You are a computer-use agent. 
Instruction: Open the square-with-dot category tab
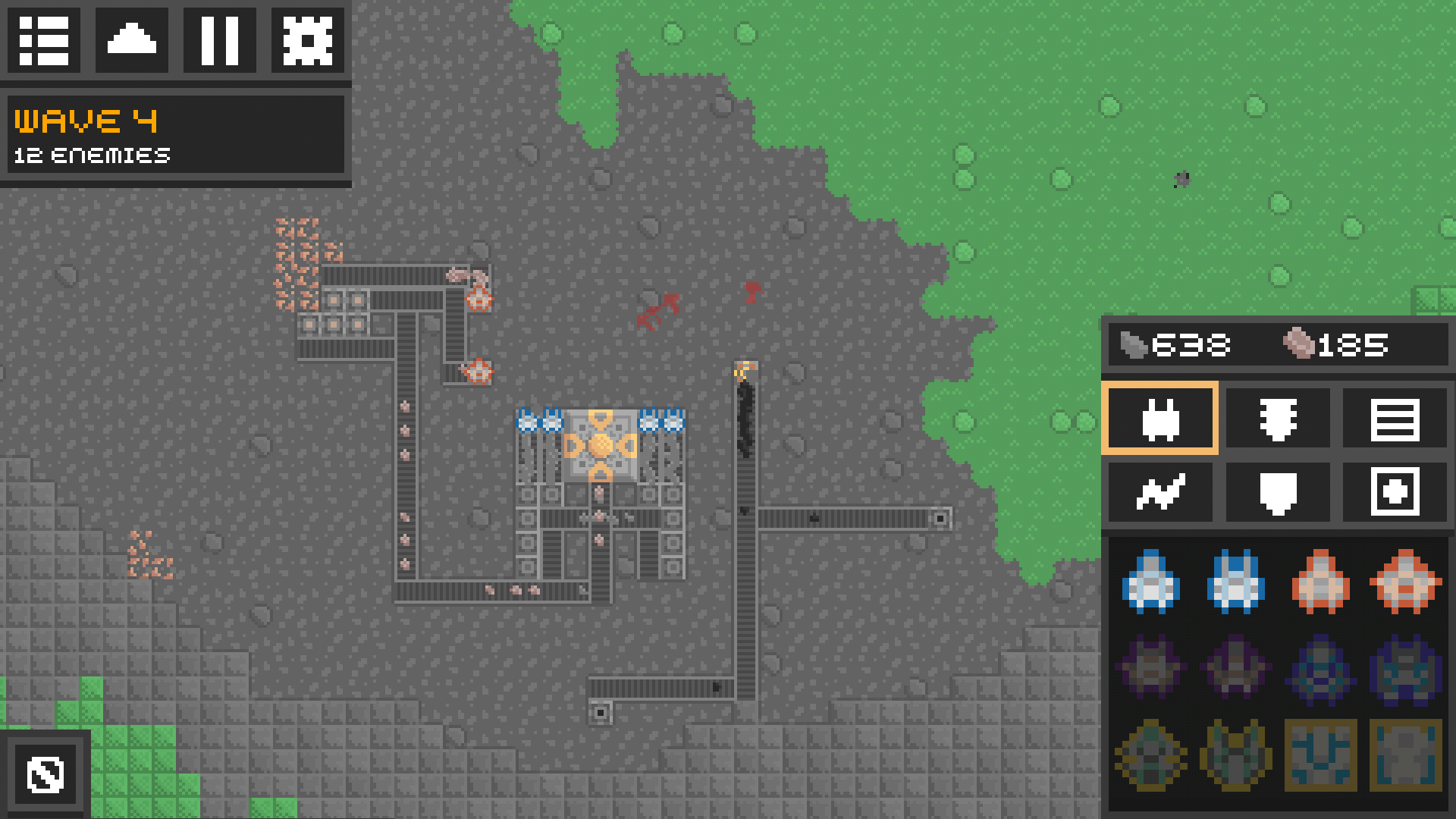[x=1395, y=492]
